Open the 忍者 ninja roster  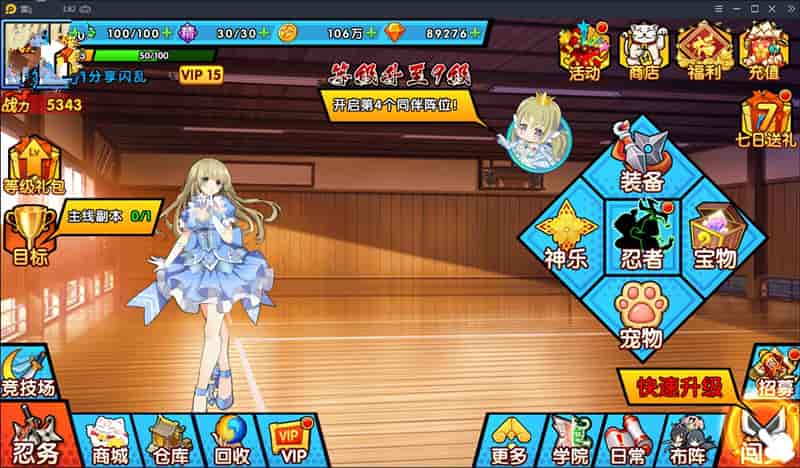pyautogui.click(x=642, y=239)
